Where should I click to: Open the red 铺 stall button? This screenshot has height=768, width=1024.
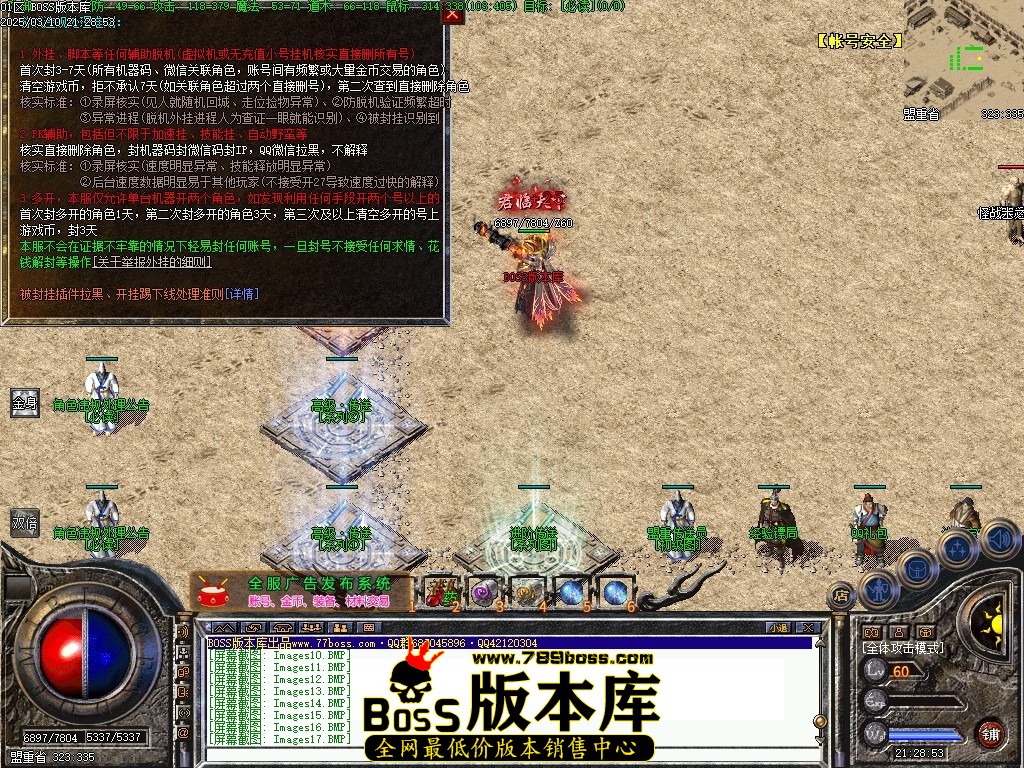pyautogui.click(x=989, y=732)
